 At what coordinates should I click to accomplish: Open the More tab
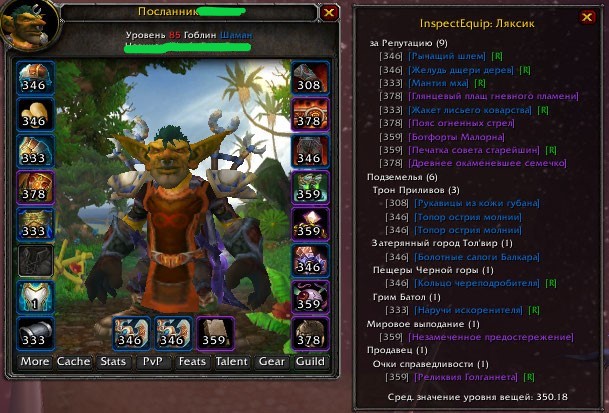point(34,361)
